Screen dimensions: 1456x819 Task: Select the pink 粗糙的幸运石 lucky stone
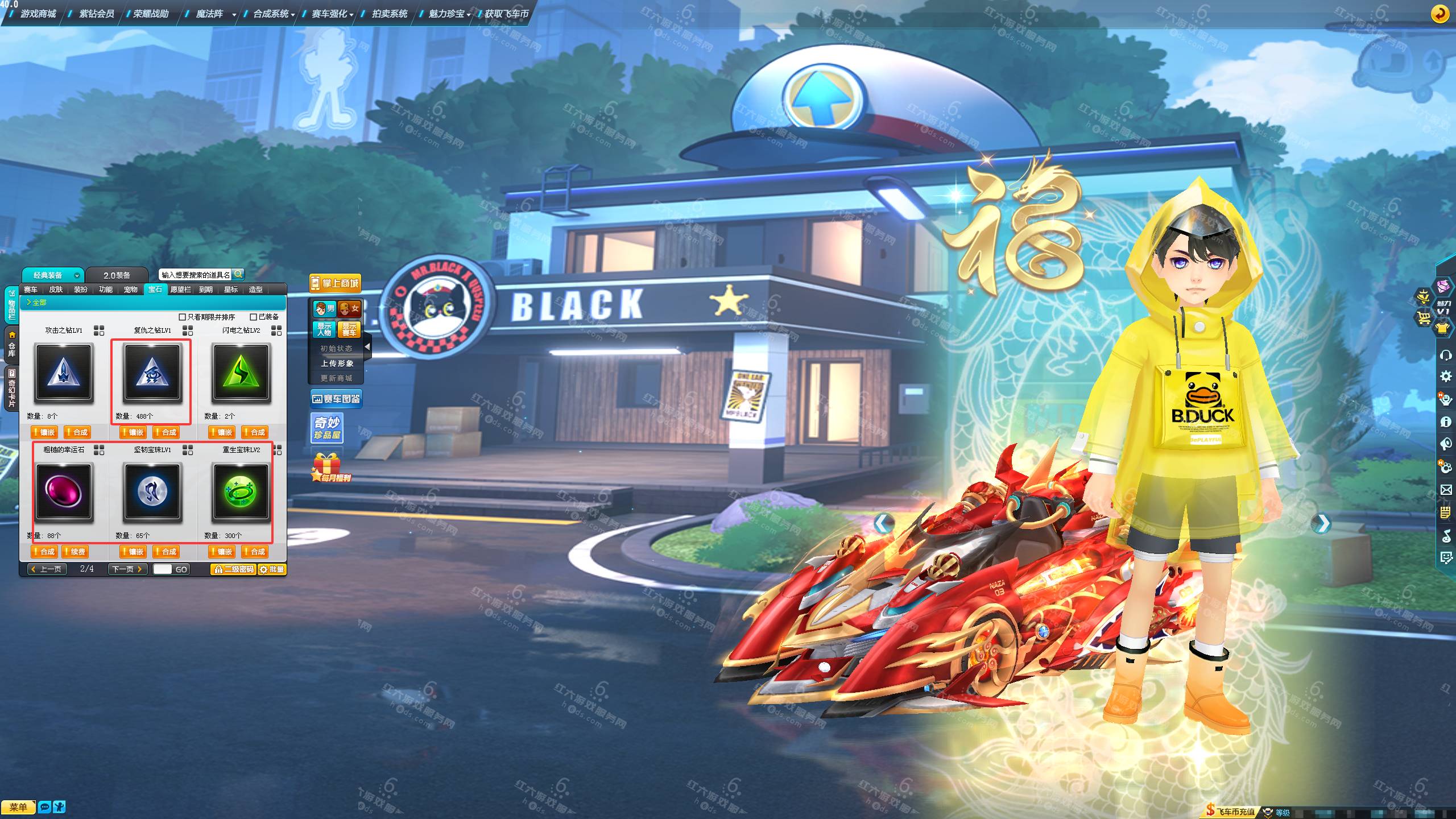[64, 493]
